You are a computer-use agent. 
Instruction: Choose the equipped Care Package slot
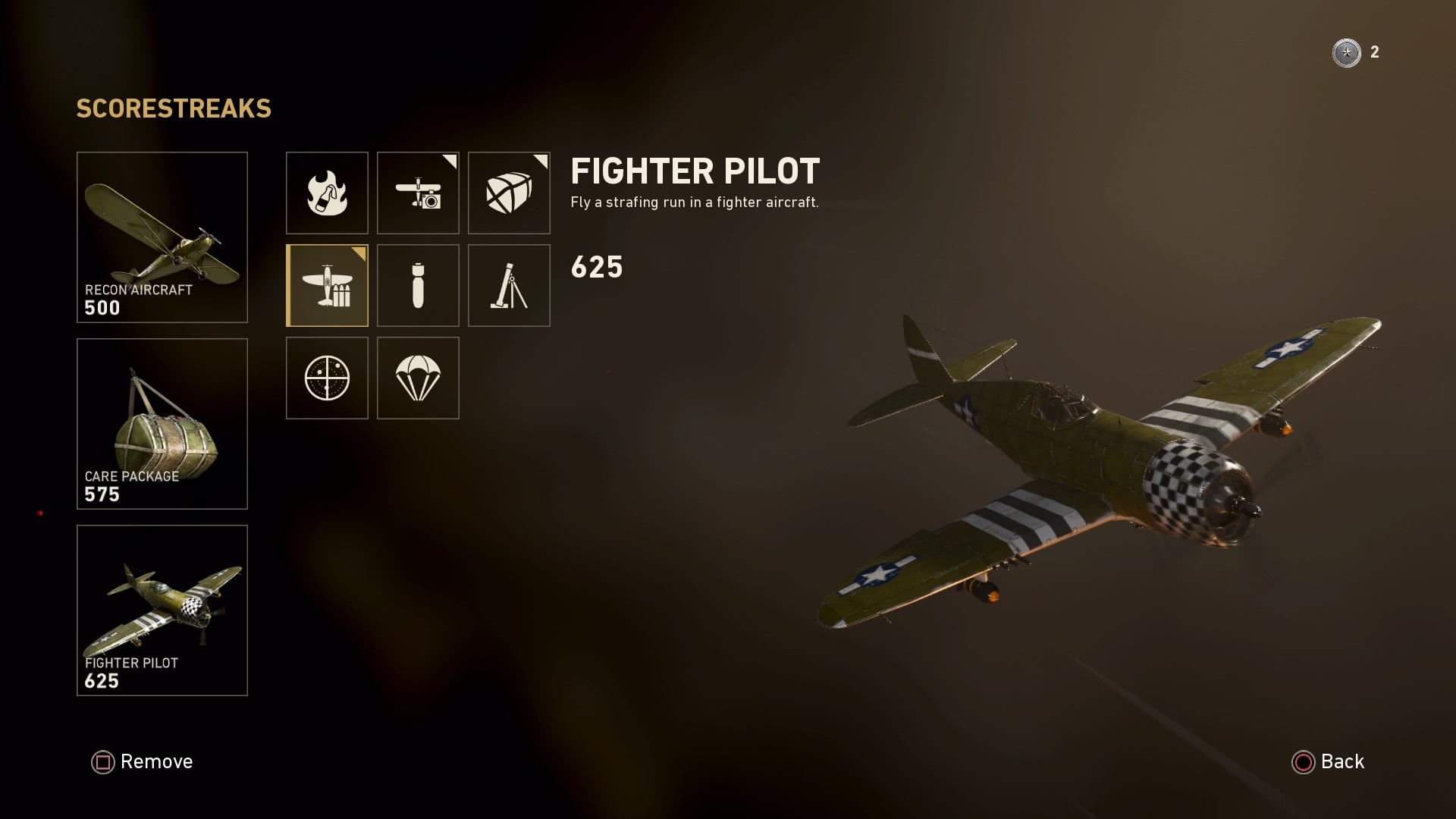click(162, 423)
